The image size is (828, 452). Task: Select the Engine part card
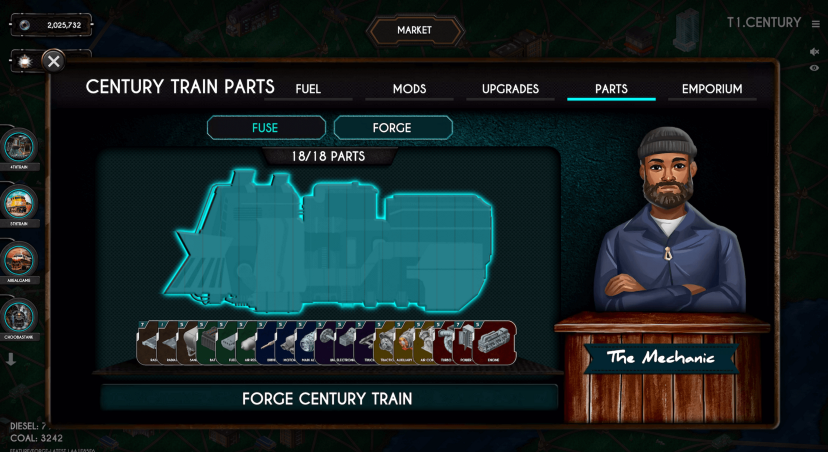tap(495, 343)
